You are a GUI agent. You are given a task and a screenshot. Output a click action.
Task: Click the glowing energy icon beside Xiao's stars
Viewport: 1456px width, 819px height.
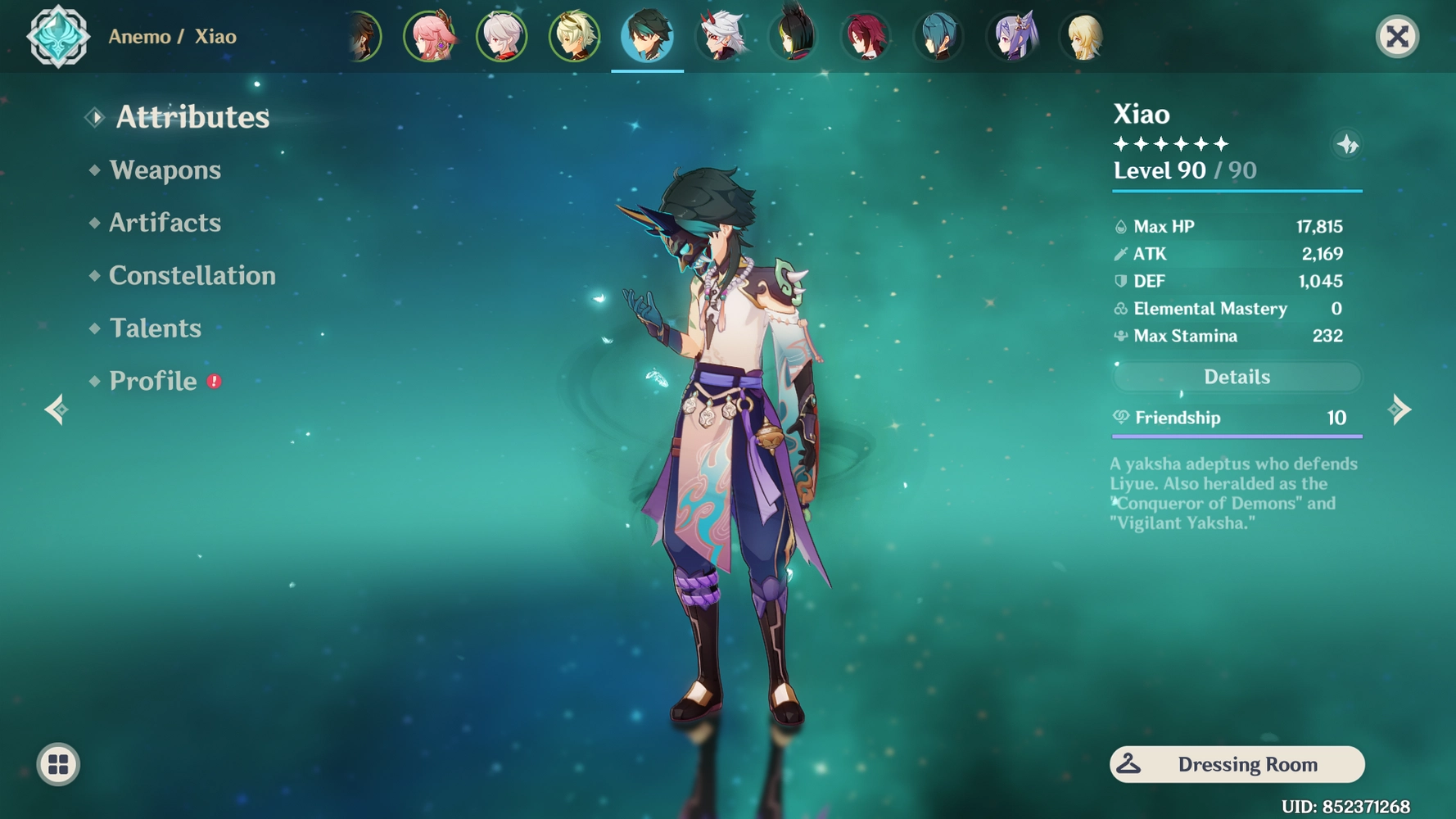(x=1348, y=145)
